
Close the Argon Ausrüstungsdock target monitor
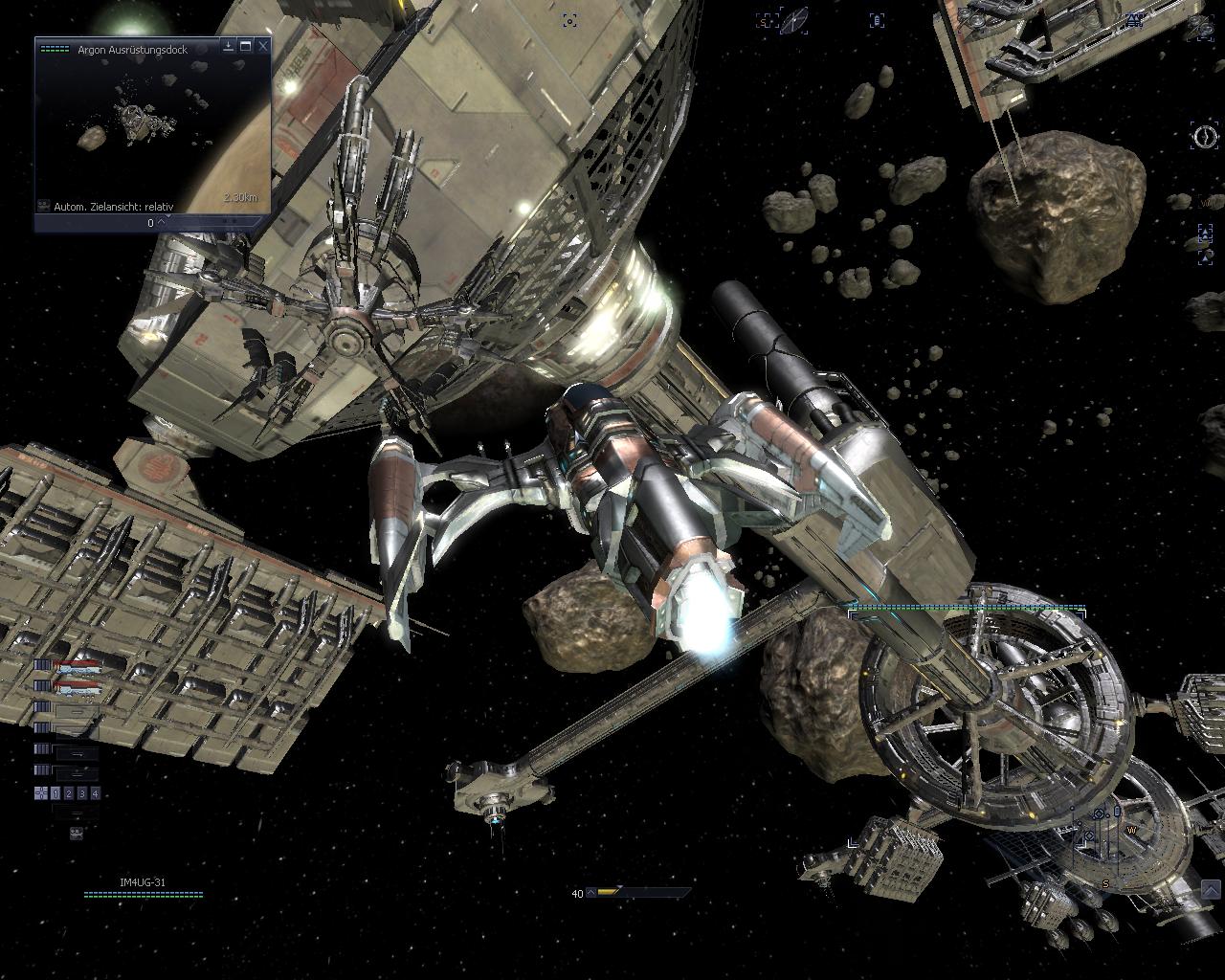click(x=263, y=45)
